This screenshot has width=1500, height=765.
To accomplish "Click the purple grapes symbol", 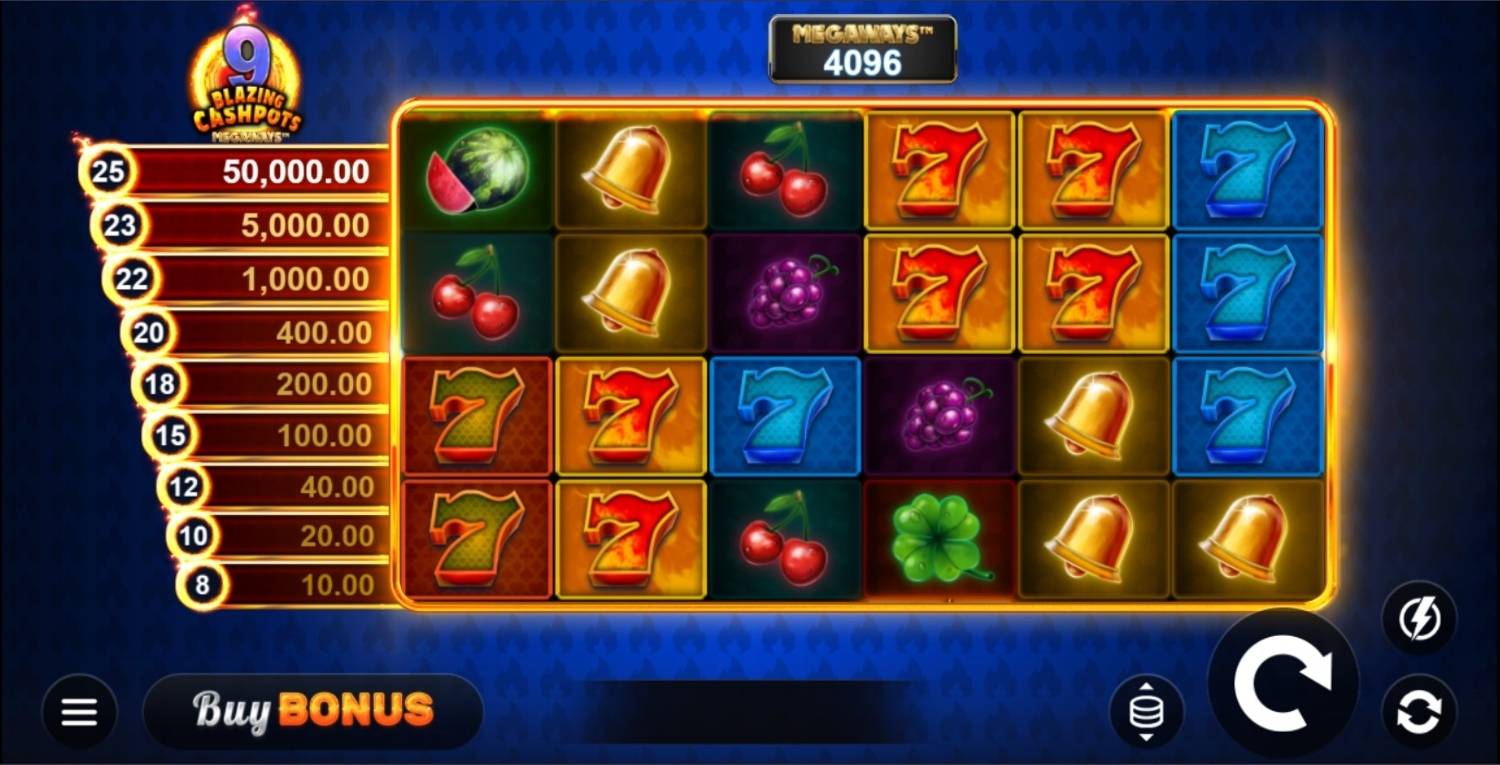I will pos(785,293).
